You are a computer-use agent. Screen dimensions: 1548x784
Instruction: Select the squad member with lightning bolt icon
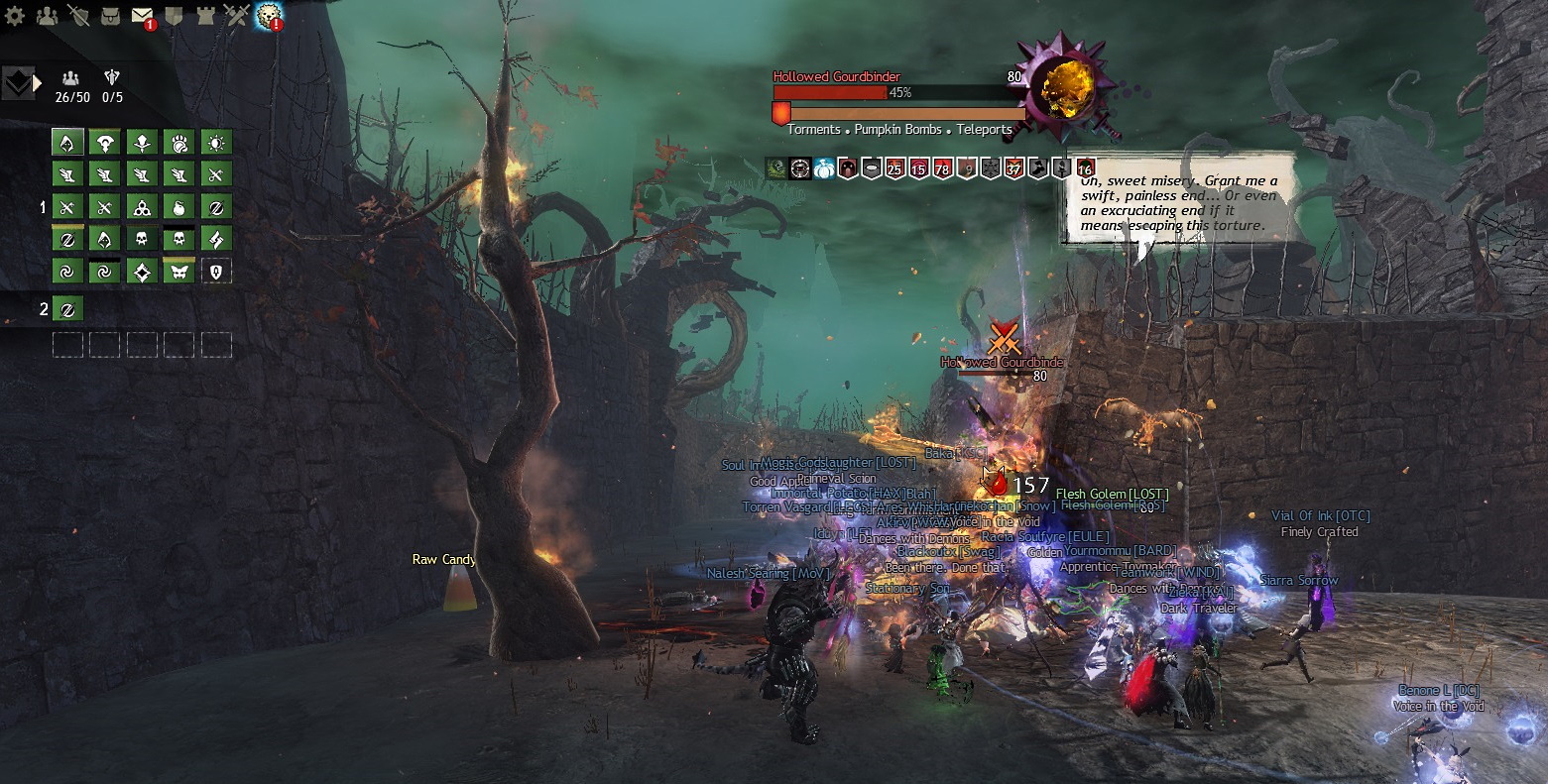216,239
